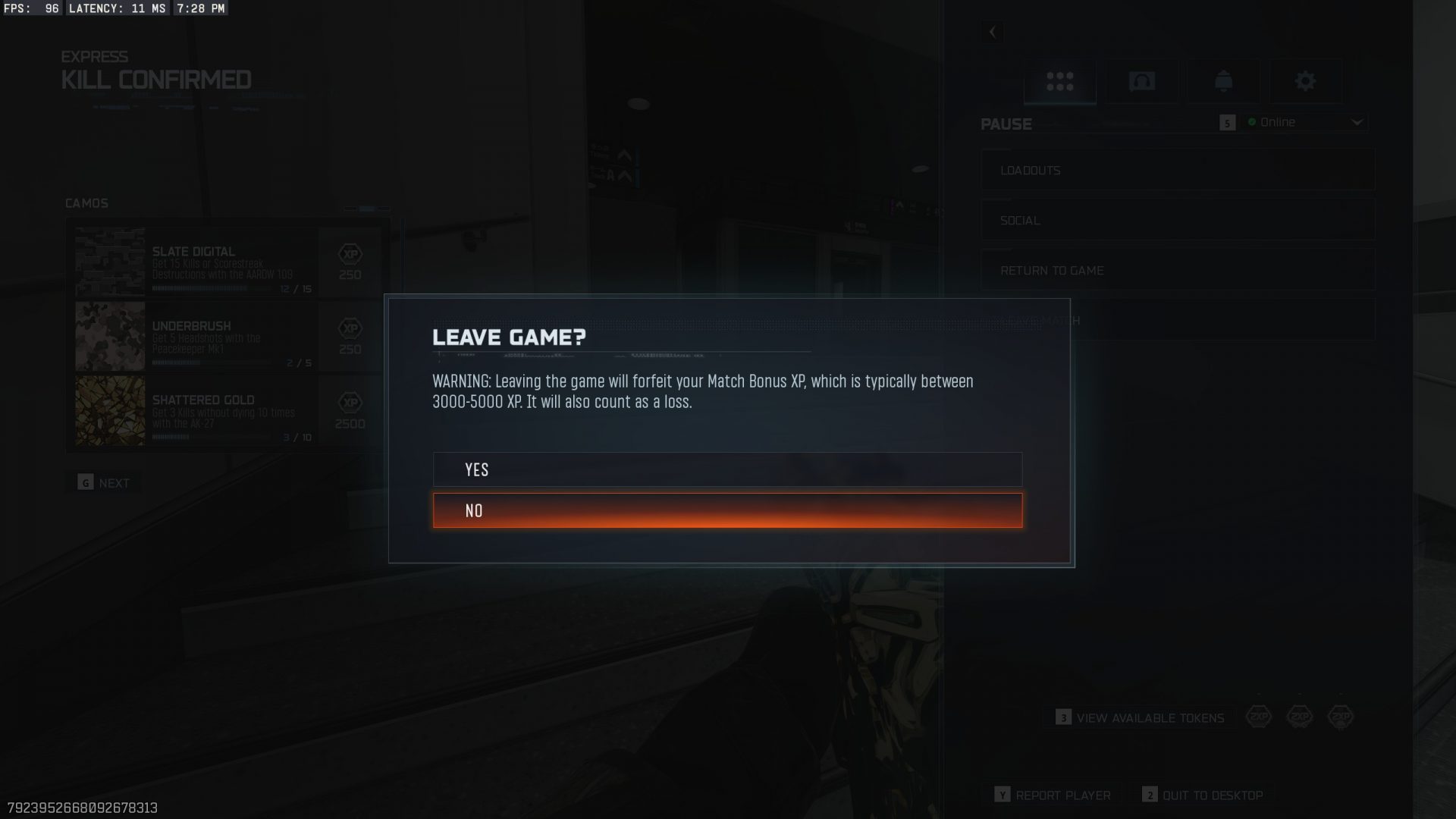This screenshot has width=1456, height=819.
Task: Select RETURN TO GAME
Action: click(1178, 270)
